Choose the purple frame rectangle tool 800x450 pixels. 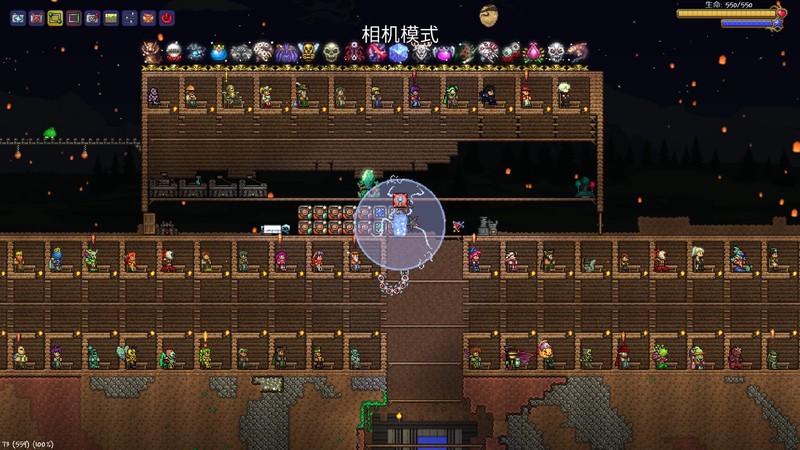coord(73,18)
